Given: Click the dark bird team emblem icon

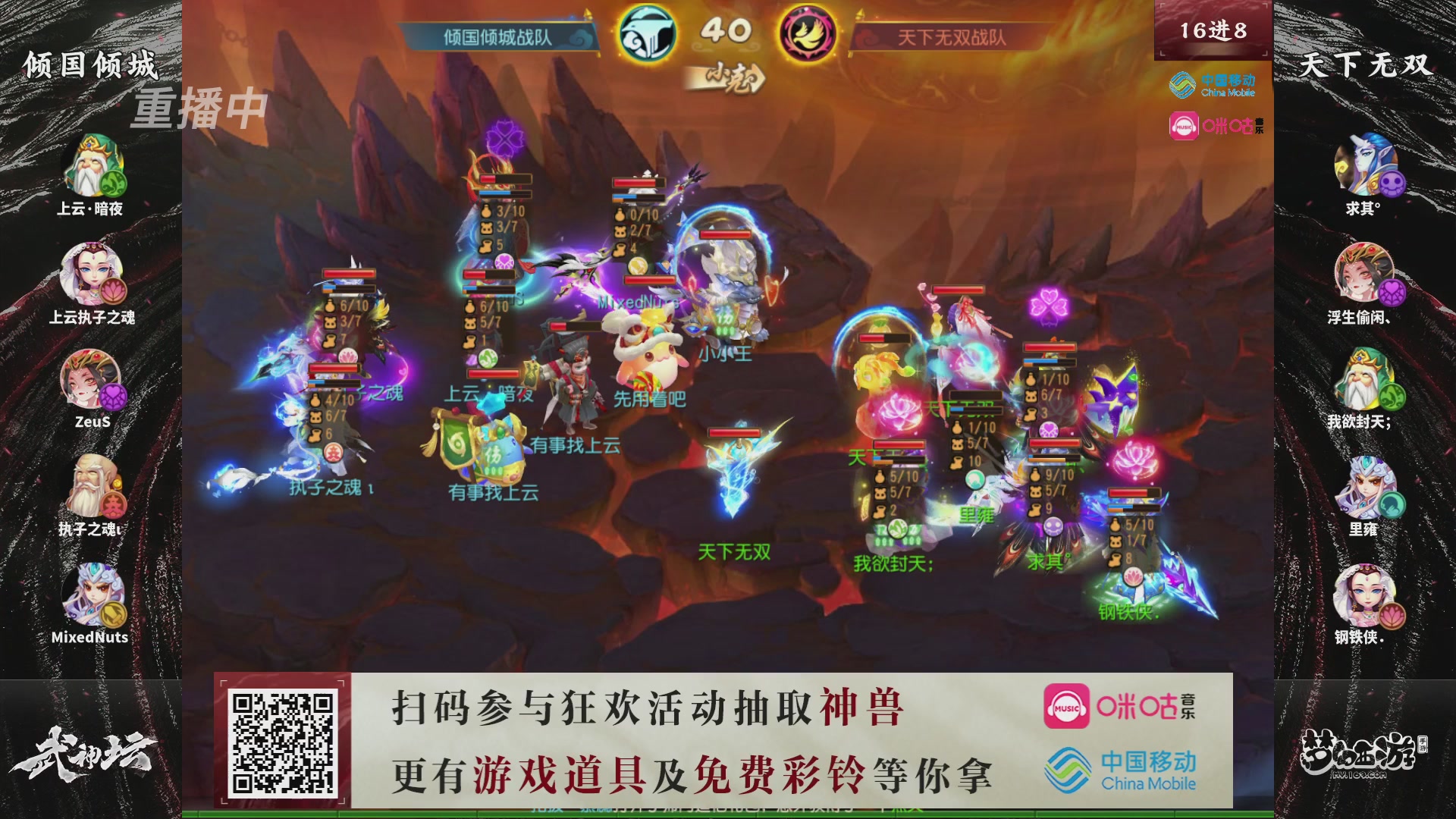Looking at the screenshot, I should (x=645, y=32).
